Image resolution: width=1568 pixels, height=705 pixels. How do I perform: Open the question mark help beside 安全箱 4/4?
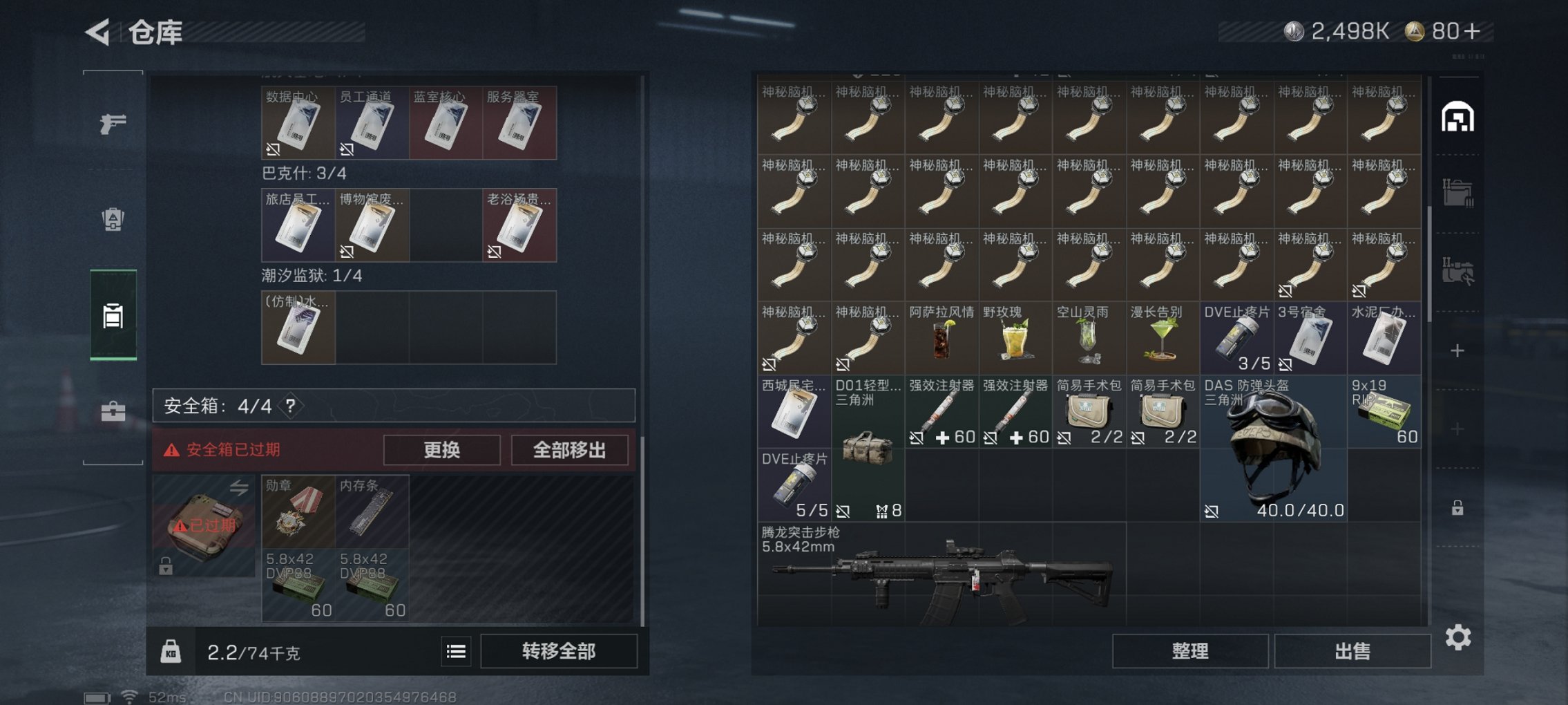pyautogui.click(x=291, y=406)
